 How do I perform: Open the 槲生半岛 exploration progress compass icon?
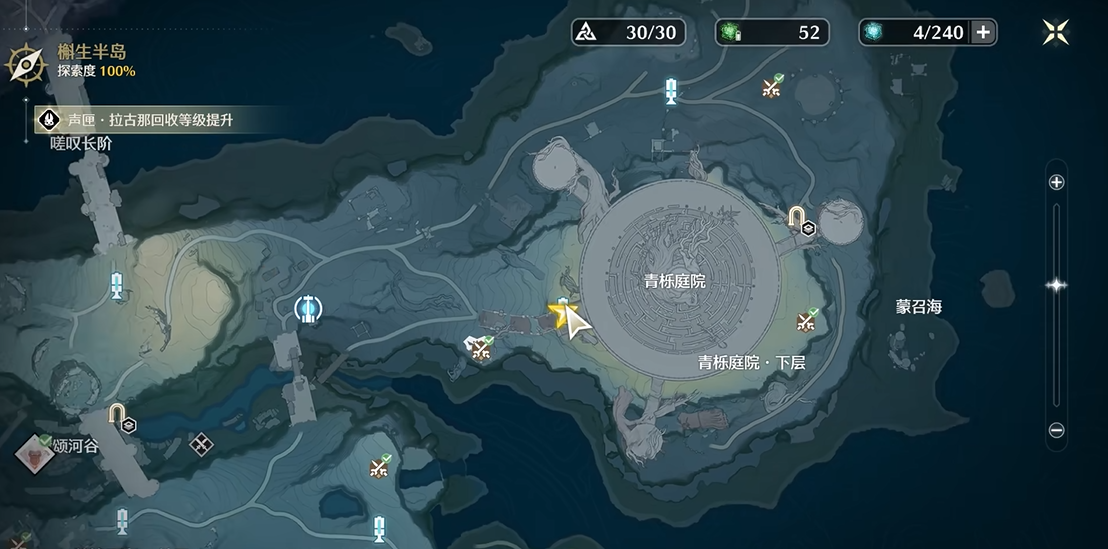tap(22, 62)
